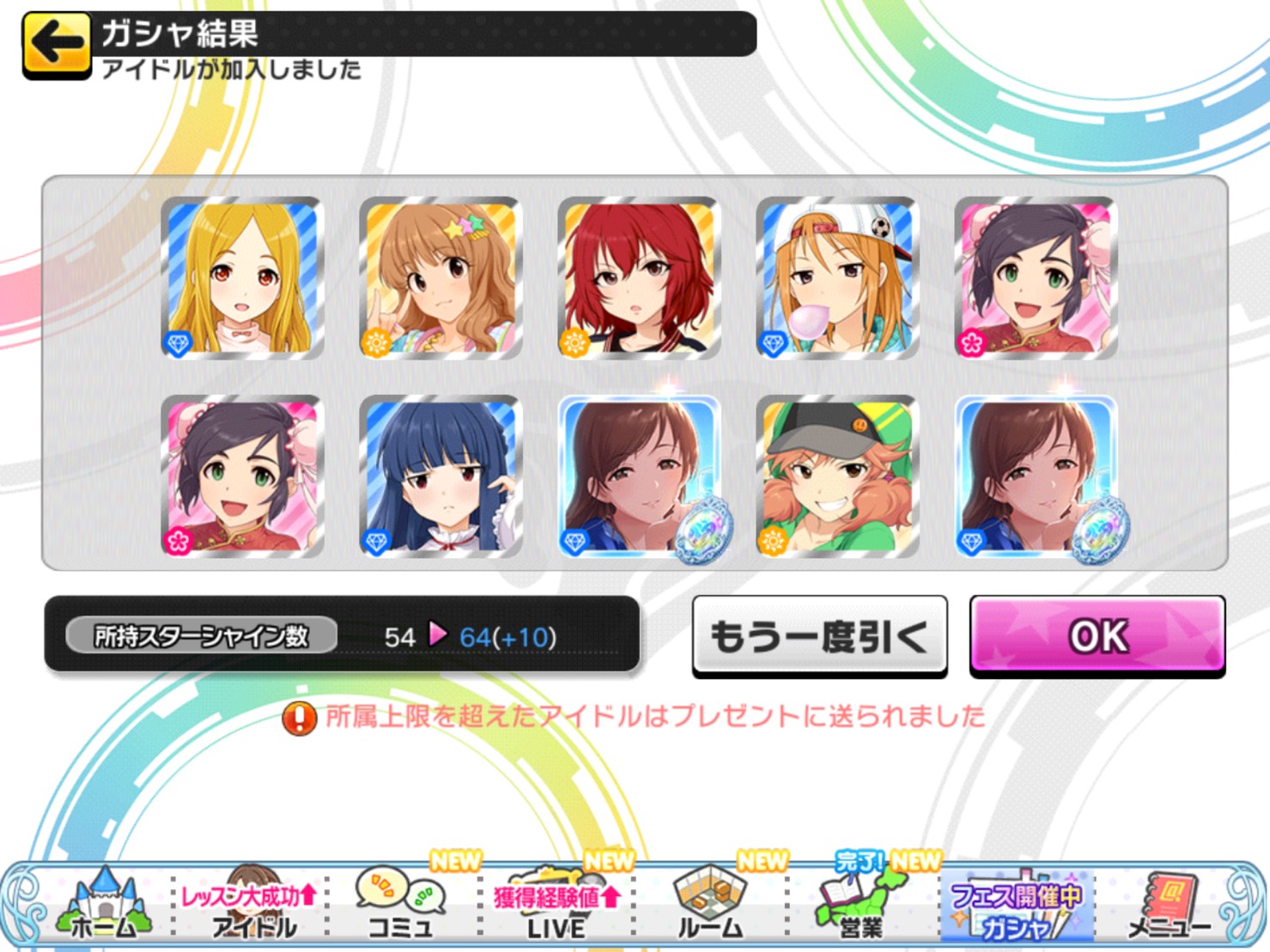1270x952 pixels.
Task: Open the 営業 business menu
Action: pyautogui.click(x=860, y=907)
